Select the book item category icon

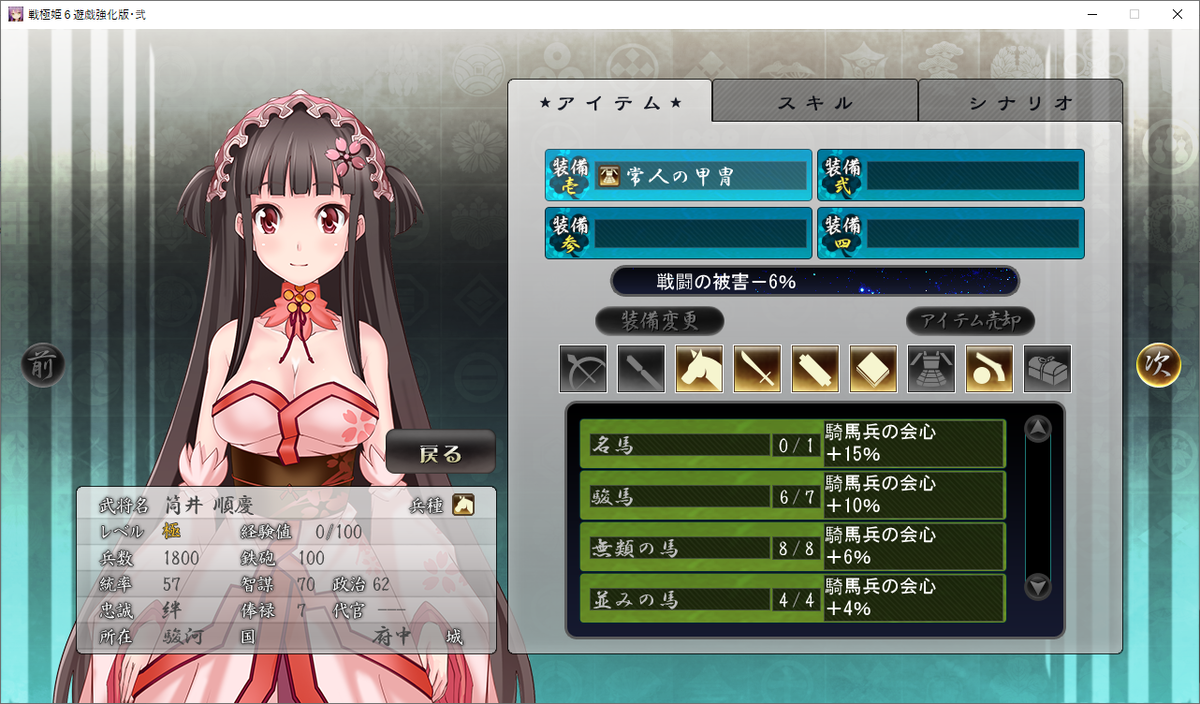[x=873, y=369]
